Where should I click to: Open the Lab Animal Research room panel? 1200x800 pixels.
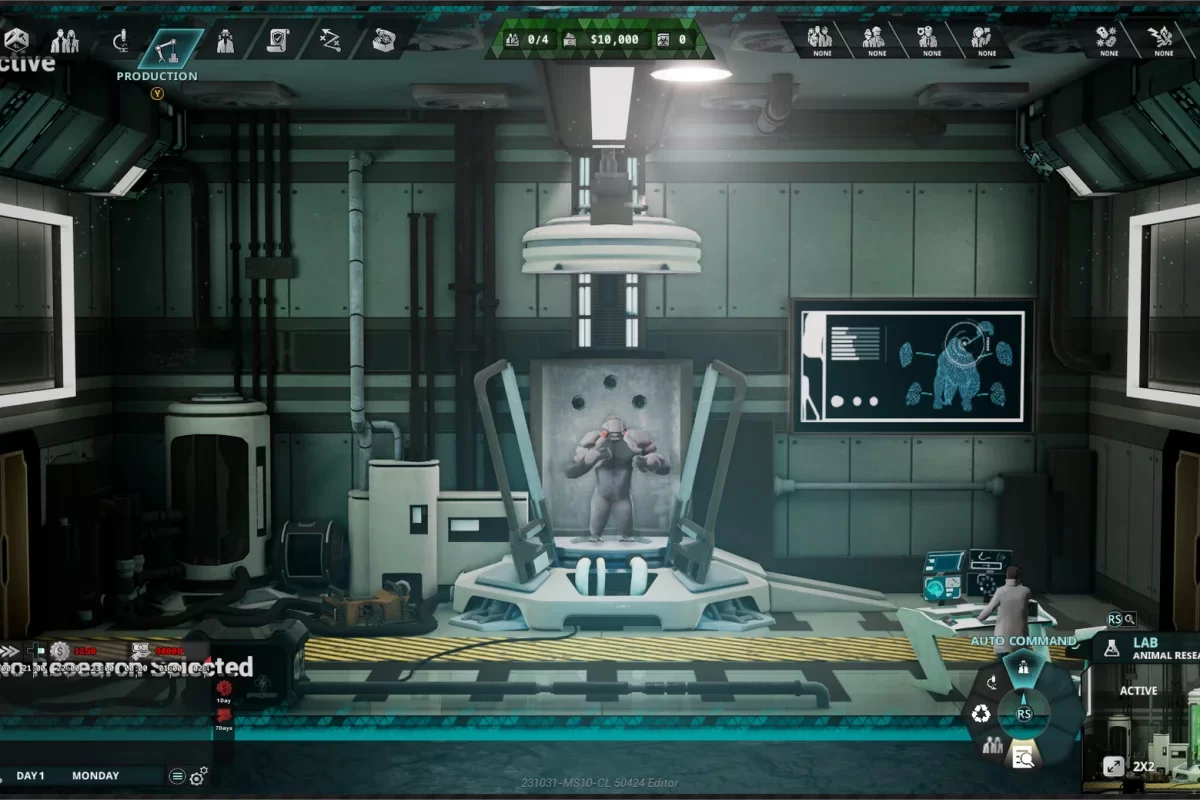(1150, 648)
